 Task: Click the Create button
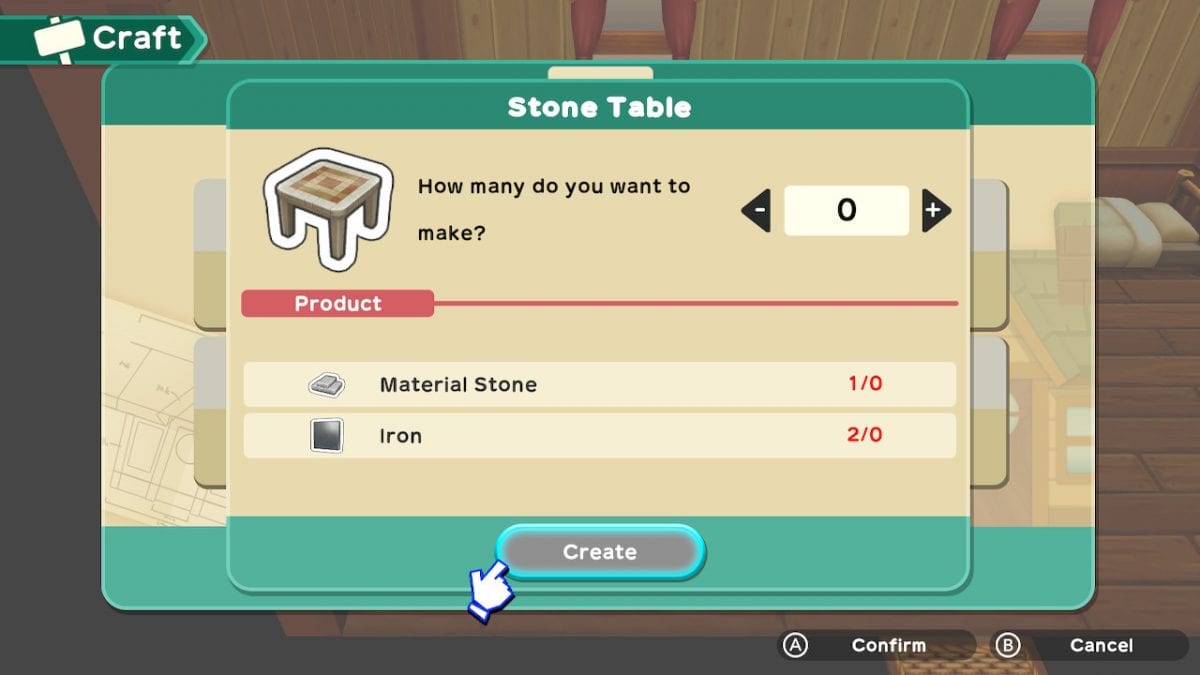(x=600, y=551)
